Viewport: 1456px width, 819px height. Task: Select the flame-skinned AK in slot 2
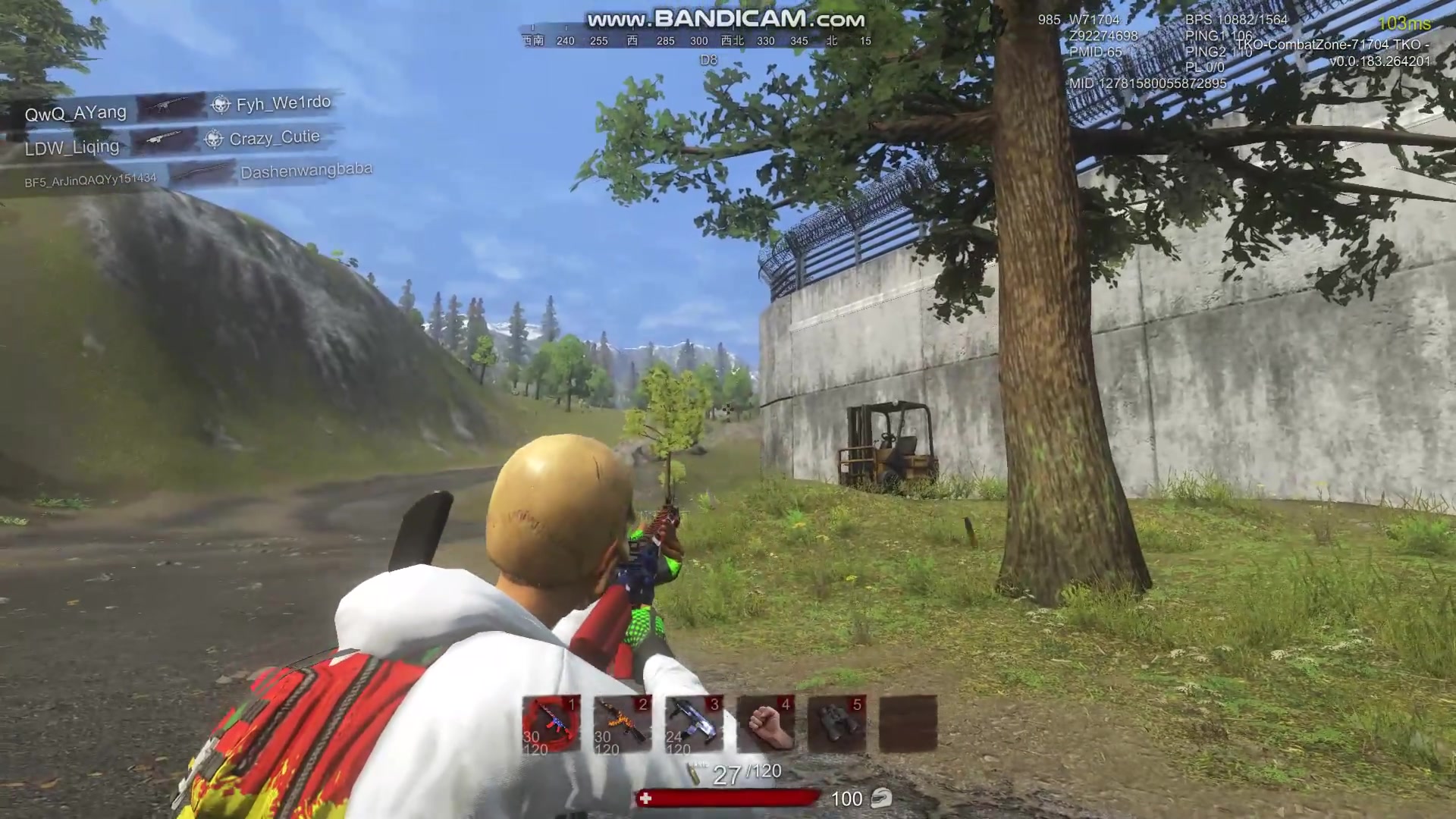[622, 724]
